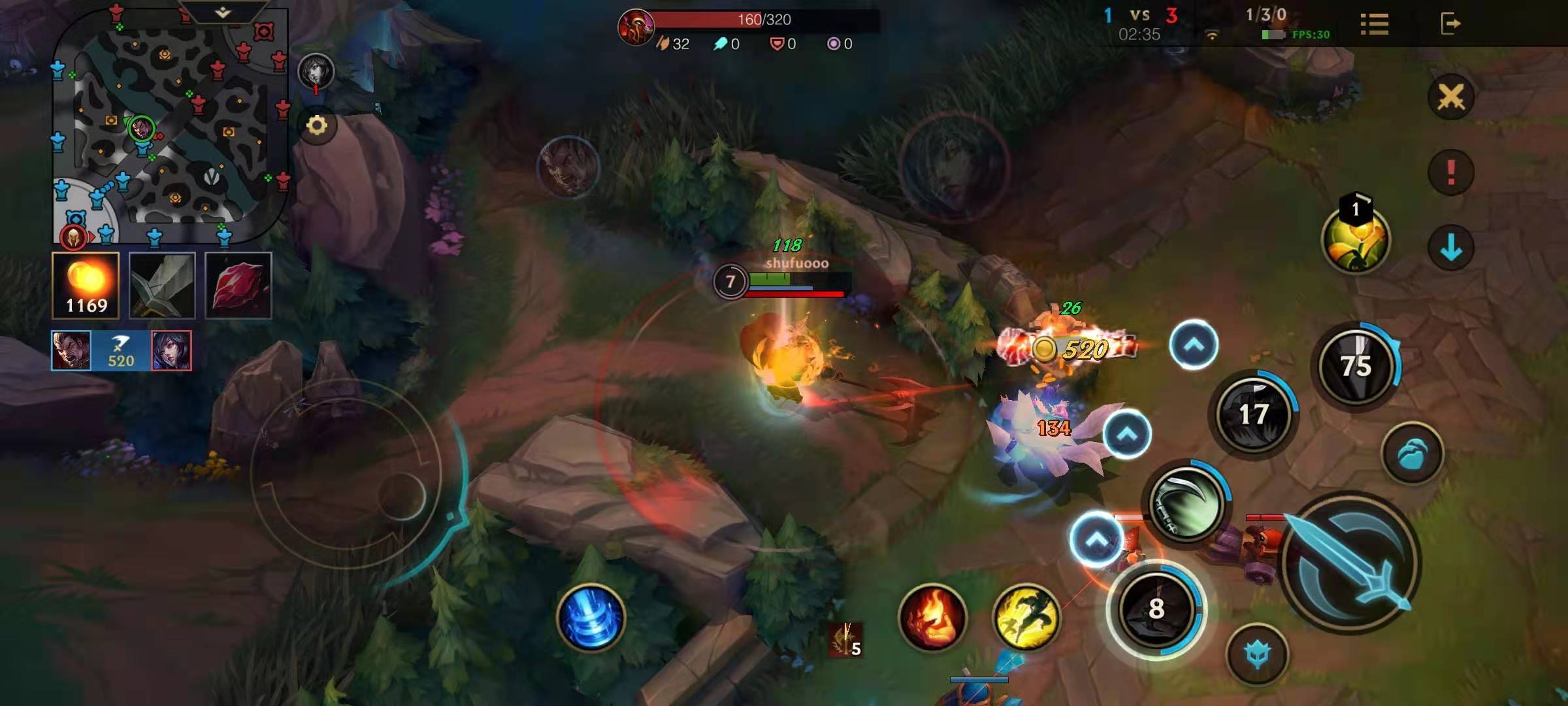Send the blue down-arrow ping

coord(1450,248)
